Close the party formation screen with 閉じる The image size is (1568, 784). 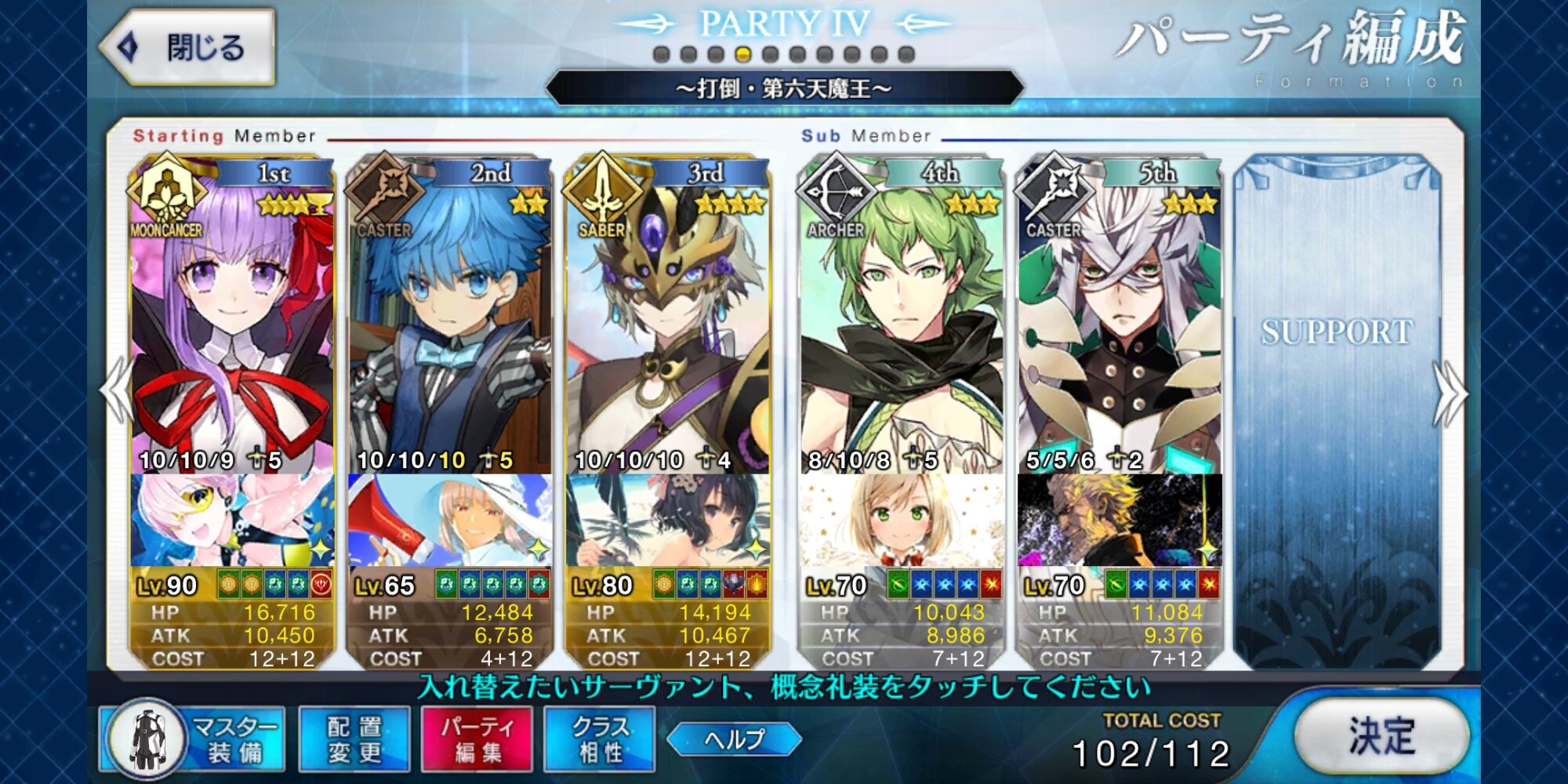pyautogui.click(x=188, y=47)
